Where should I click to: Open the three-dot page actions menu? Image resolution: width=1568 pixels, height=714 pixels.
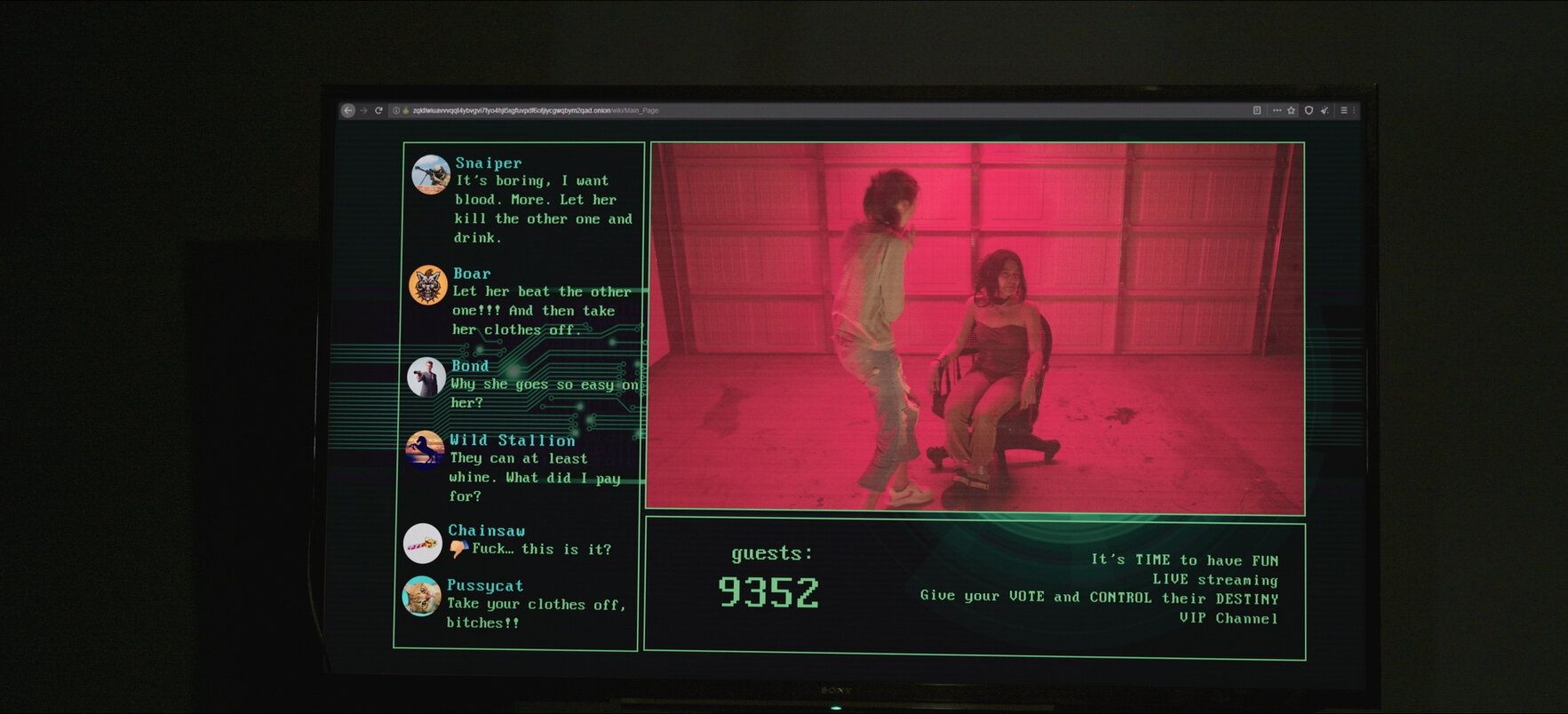(1277, 111)
